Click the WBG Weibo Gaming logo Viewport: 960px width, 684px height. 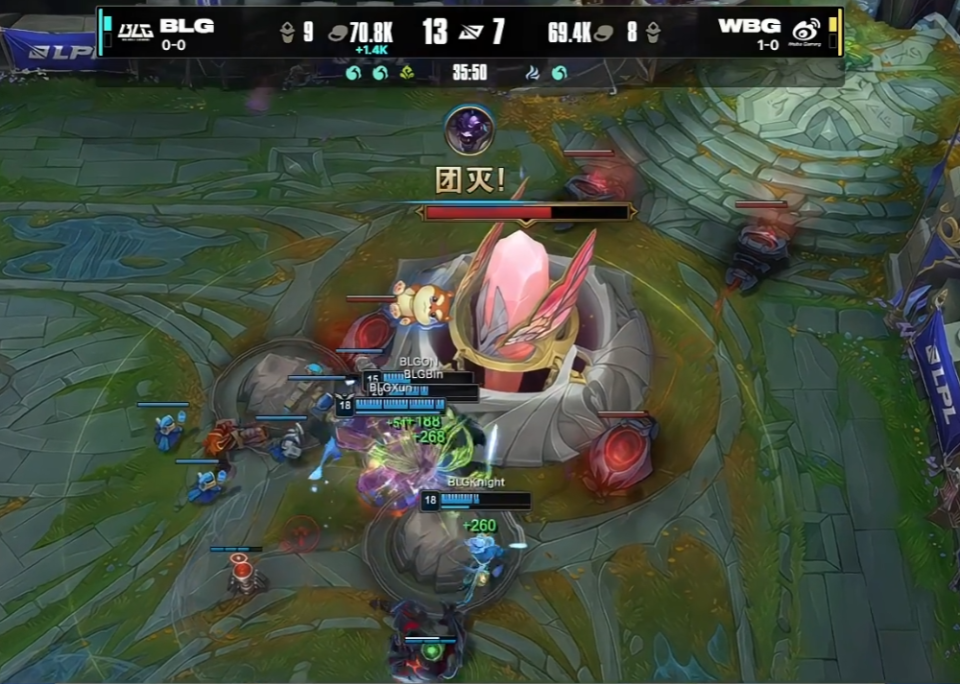807,31
